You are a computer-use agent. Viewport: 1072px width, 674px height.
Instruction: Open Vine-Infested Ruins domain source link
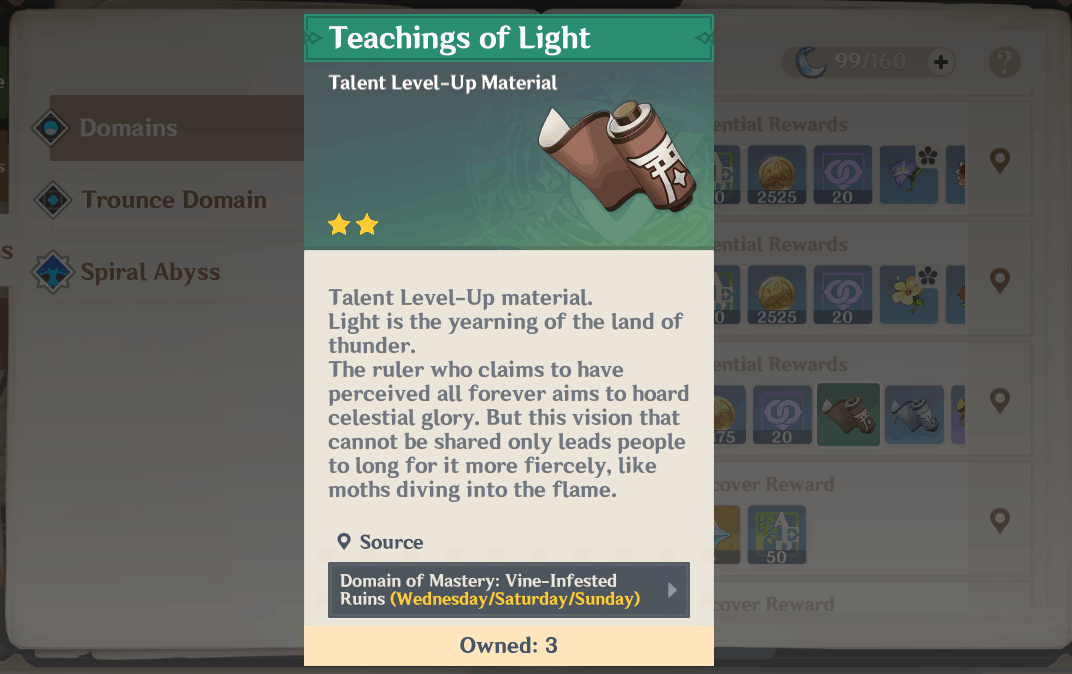[508, 590]
